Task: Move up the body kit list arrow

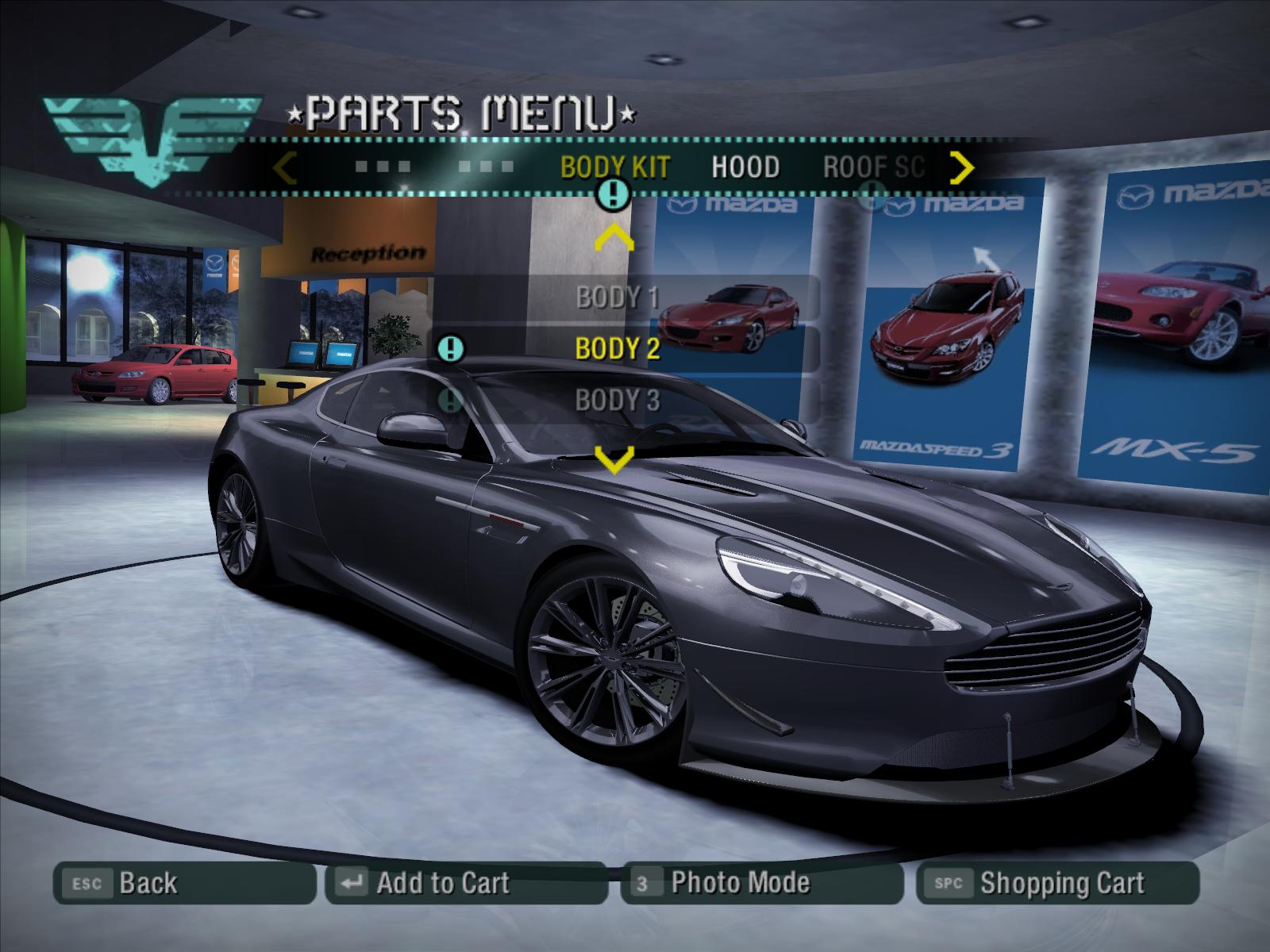Action: 614,238
